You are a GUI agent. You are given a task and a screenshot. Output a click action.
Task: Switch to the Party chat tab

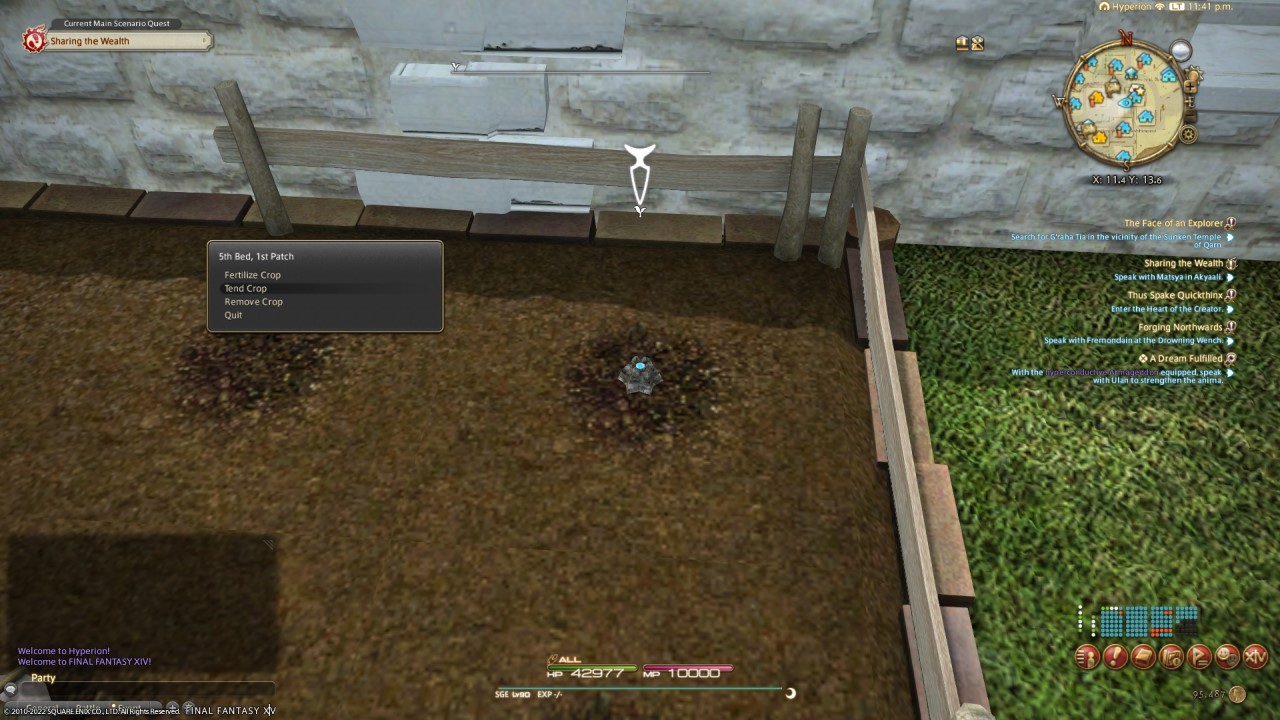point(43,677)
